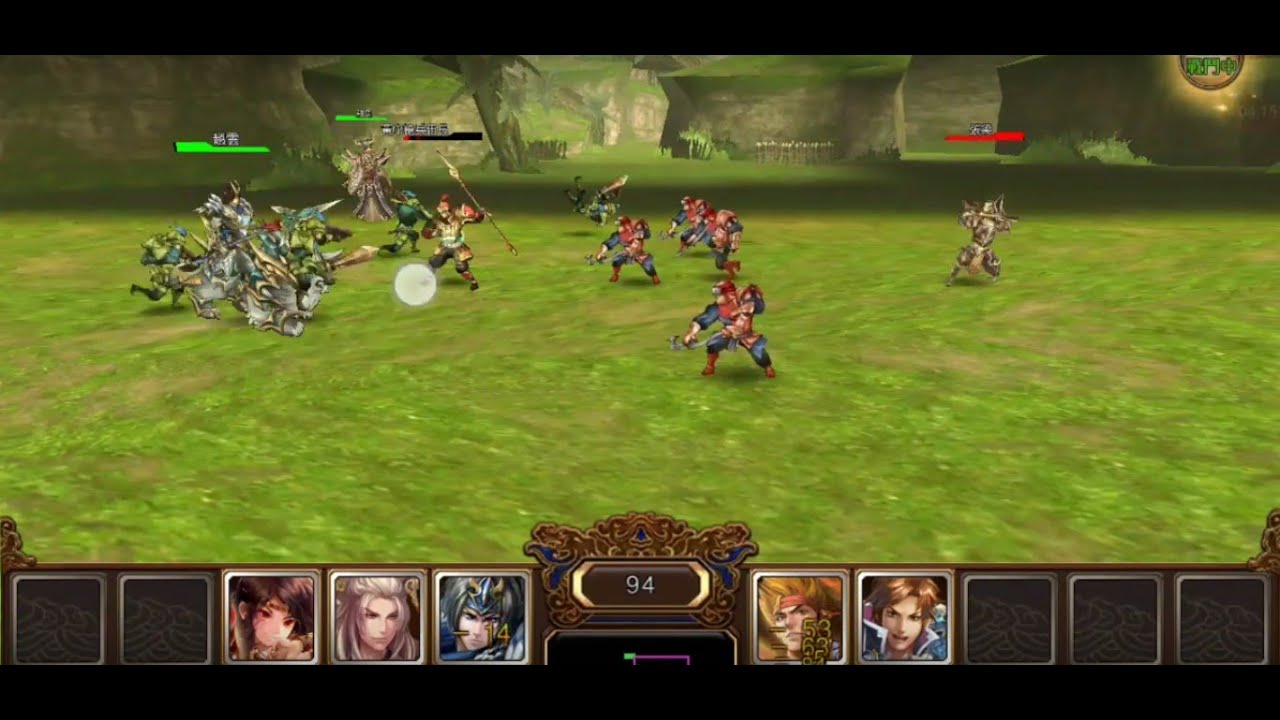The image size is (1280, 720).
Task: Choose the white-haired hero portrait
Action: coord(377,617)
